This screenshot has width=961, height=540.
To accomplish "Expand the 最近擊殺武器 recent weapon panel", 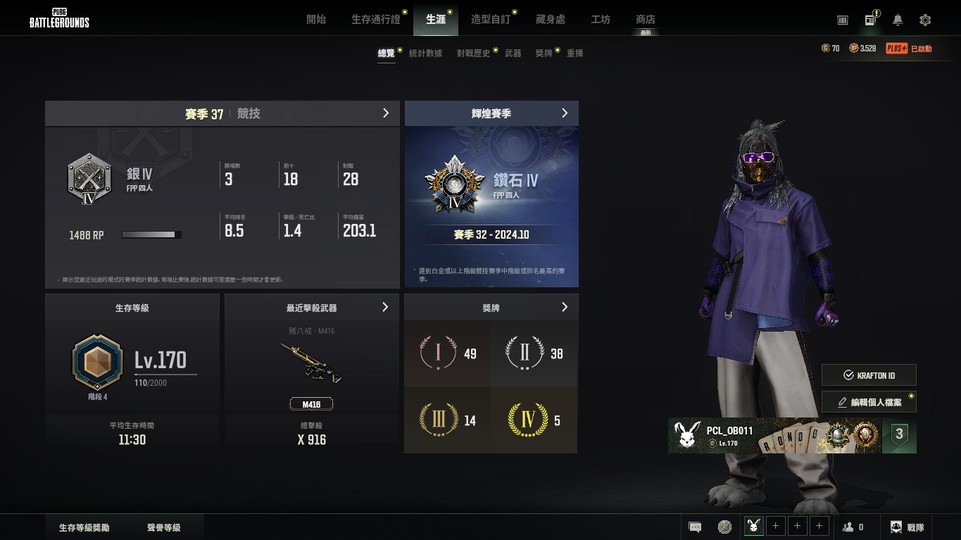I will click(385, 307).
